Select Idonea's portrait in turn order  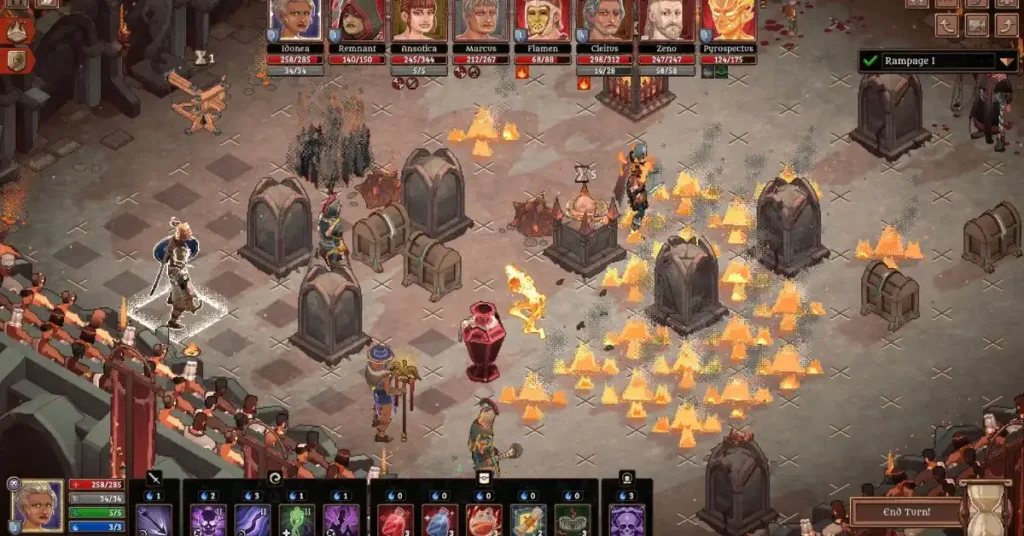point(294,20)
